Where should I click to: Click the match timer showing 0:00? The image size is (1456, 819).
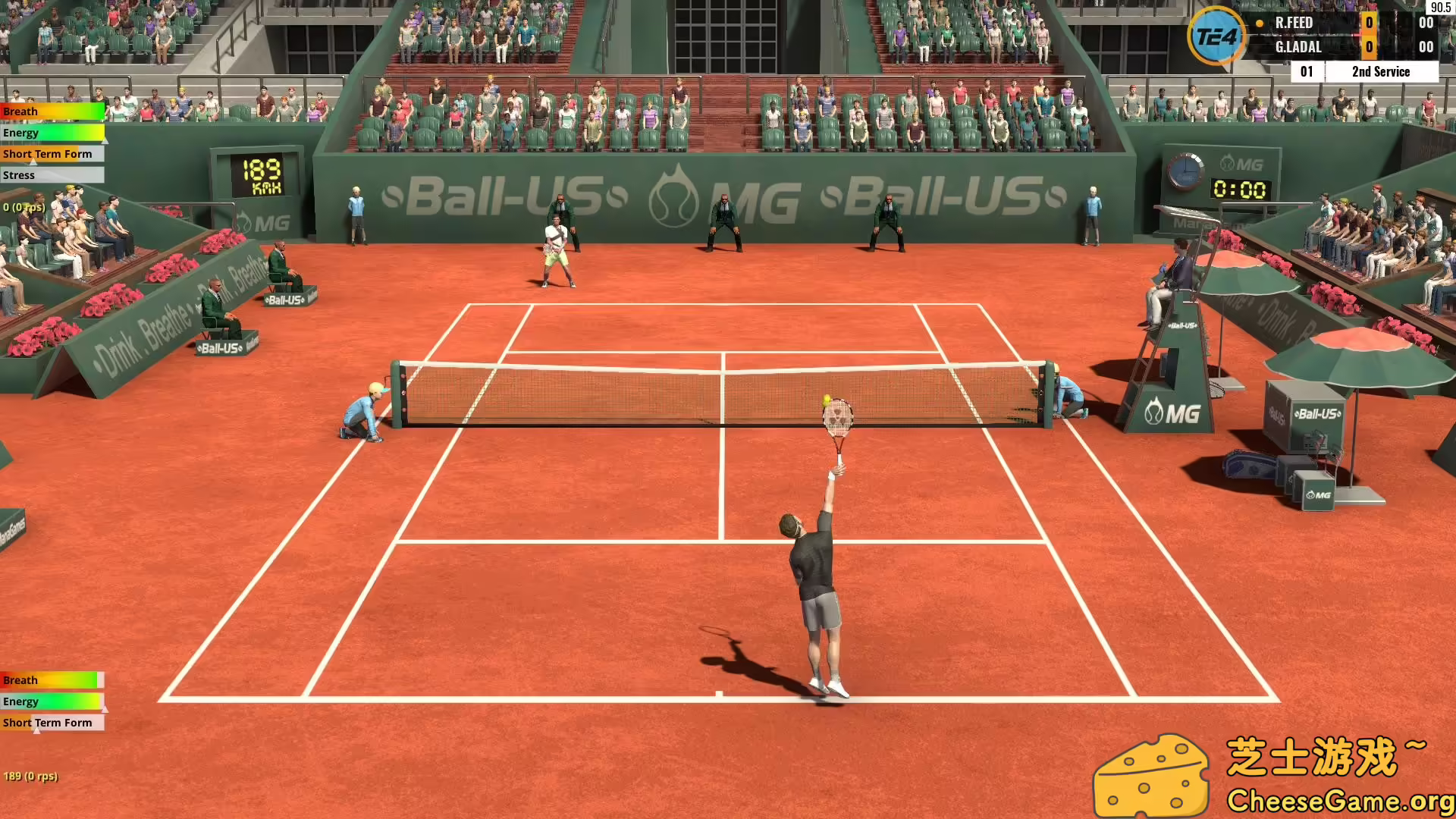click(x=1241, y=187)
